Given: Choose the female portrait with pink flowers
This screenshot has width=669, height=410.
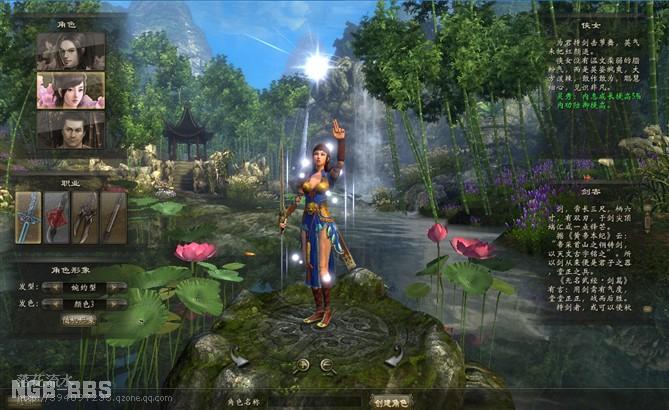Looking at the screenshot, I should (70, 90).
